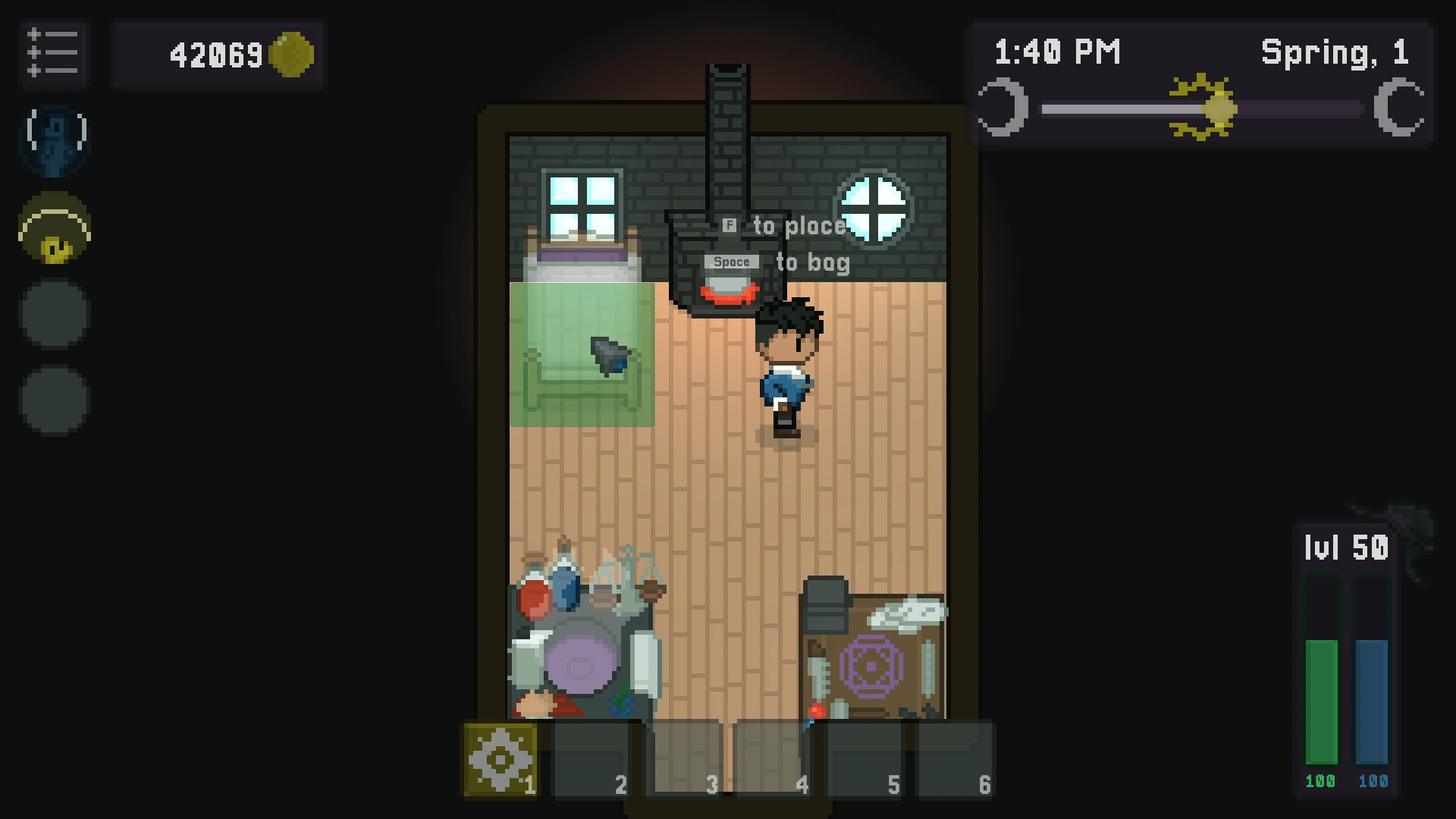Click the F key prompt labeled 'to place'
The height and width of the screenshot is (819, 1456).
point(730,224)
